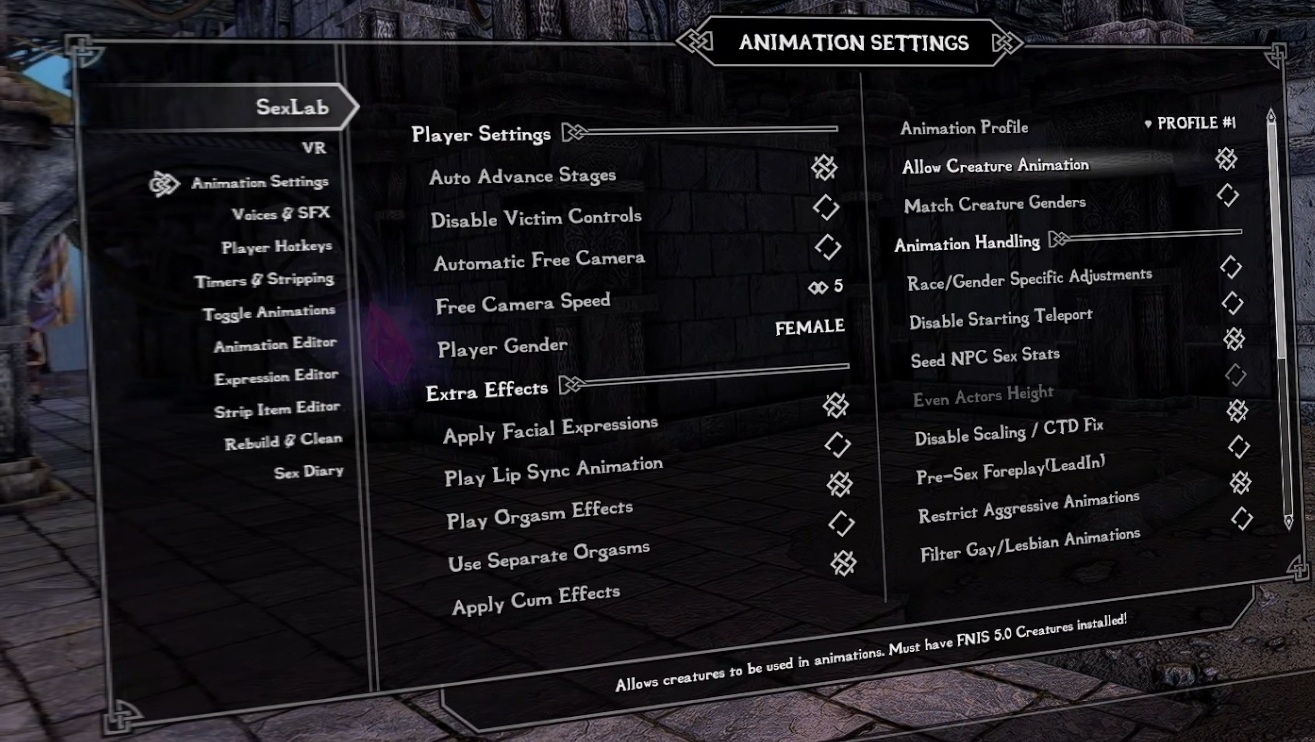Disable Seed NPC Sex Stats
1315x742 pixels.
tap(1234, 339)
